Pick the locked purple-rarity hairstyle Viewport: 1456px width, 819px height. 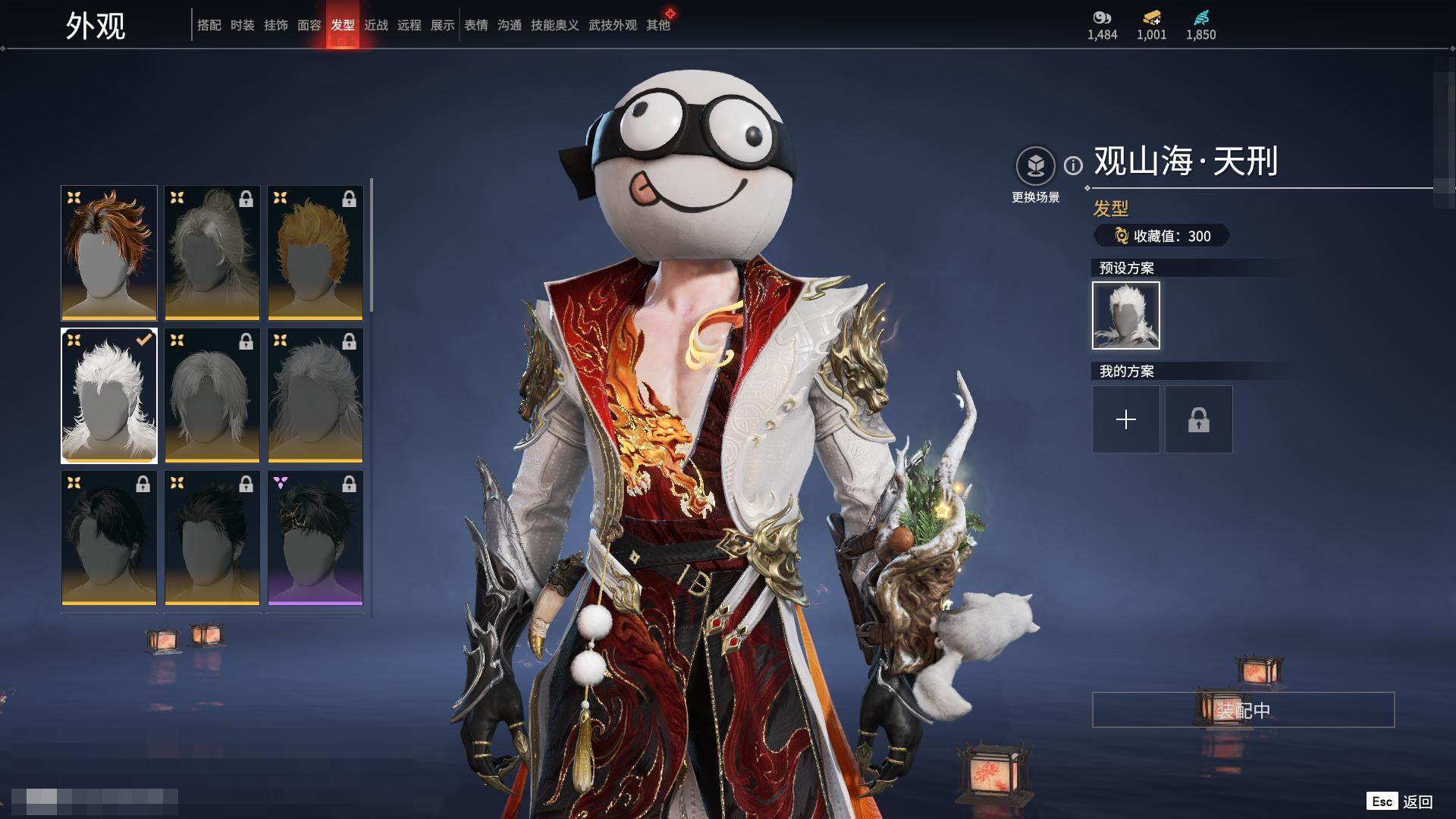click(315, 538)
